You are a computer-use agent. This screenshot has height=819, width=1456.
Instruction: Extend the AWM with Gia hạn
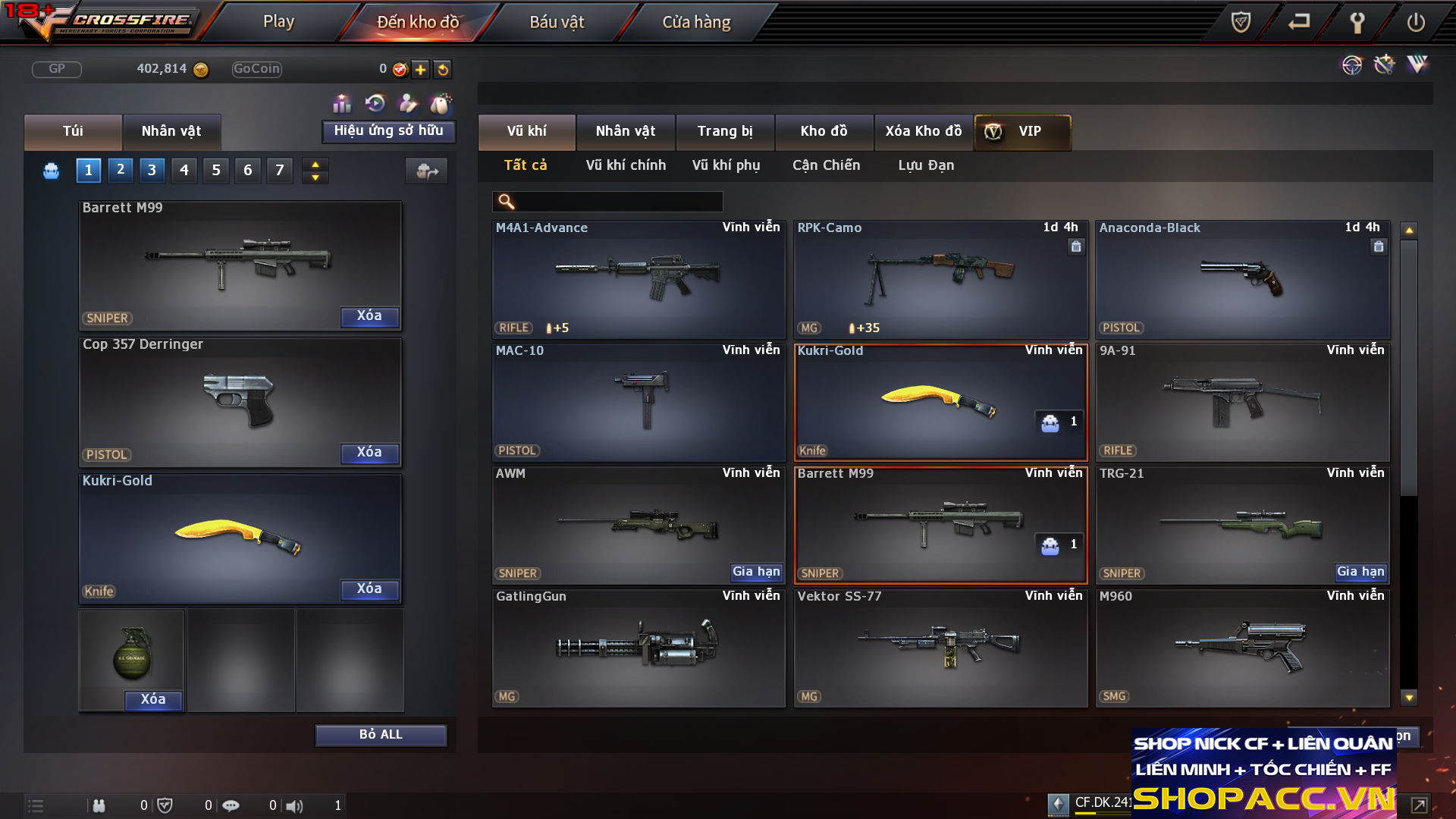(x=755, y=572)
